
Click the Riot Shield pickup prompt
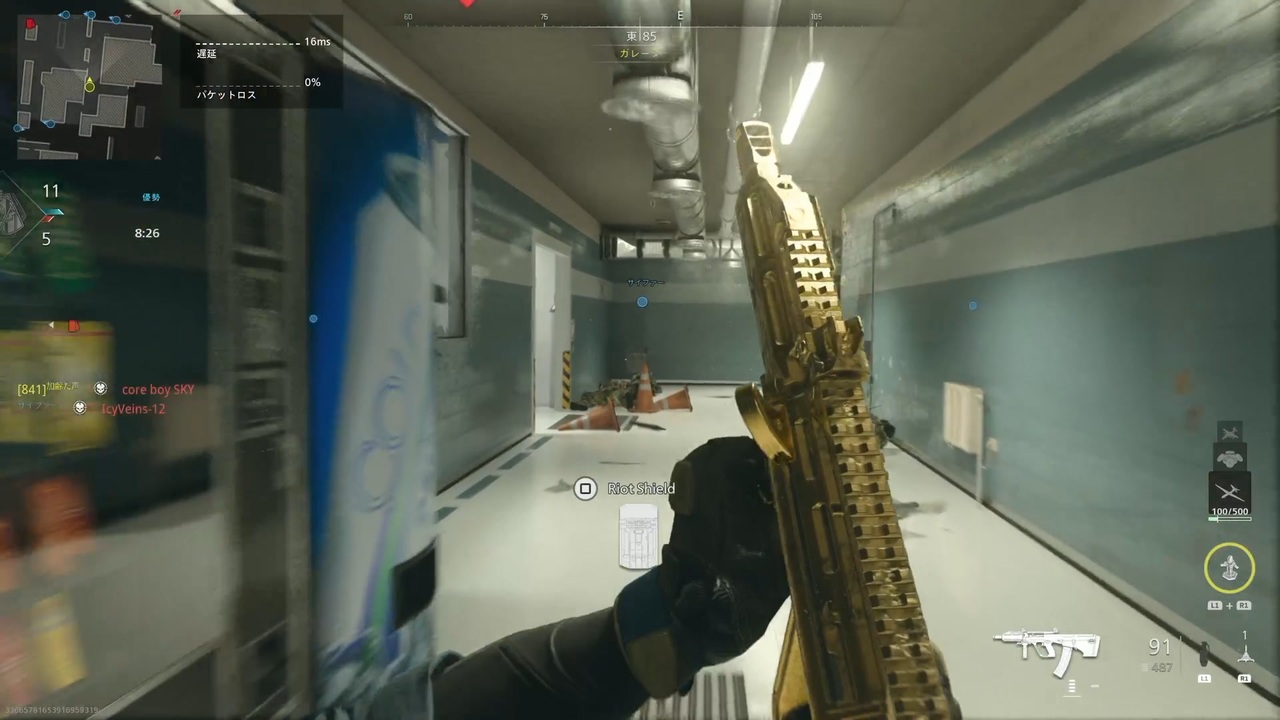tap(641, 488)
